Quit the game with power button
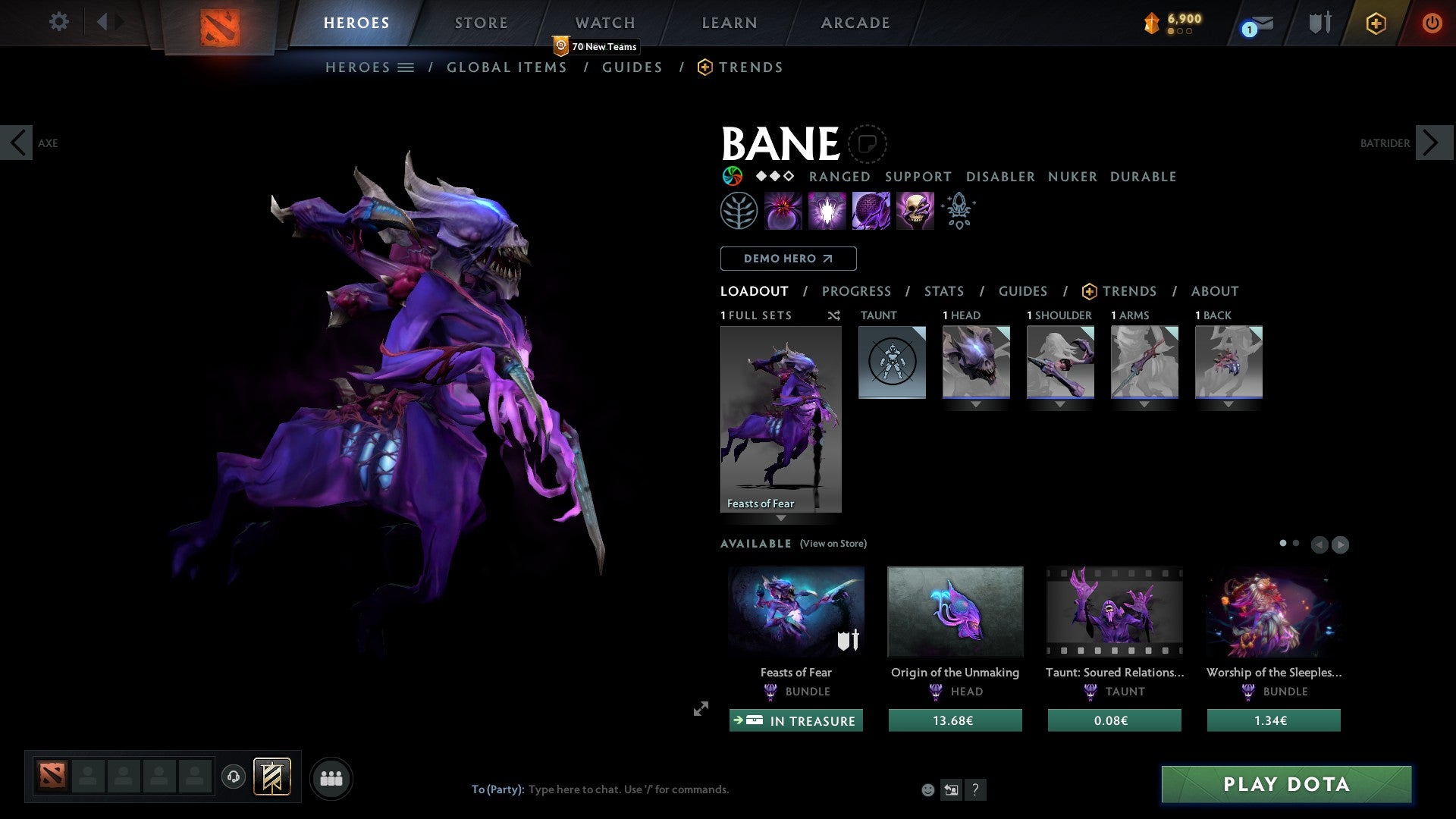 (x=1432, y=23)
